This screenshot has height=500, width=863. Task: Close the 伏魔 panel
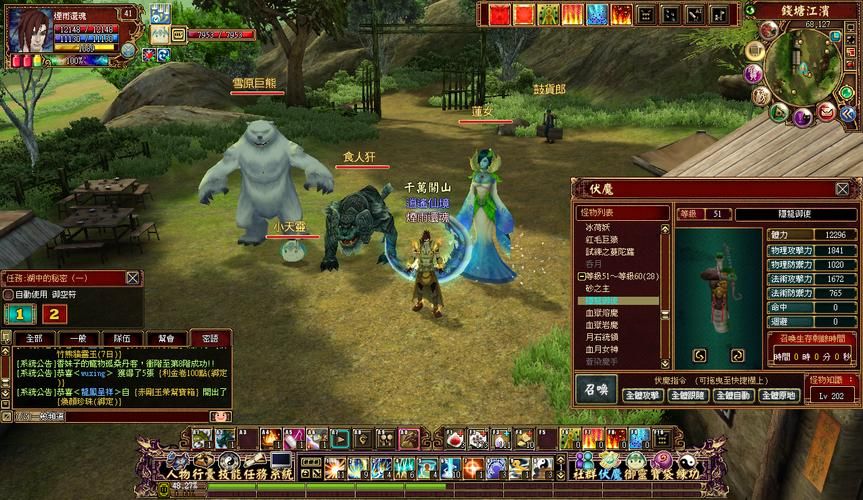tap(842, 188)
